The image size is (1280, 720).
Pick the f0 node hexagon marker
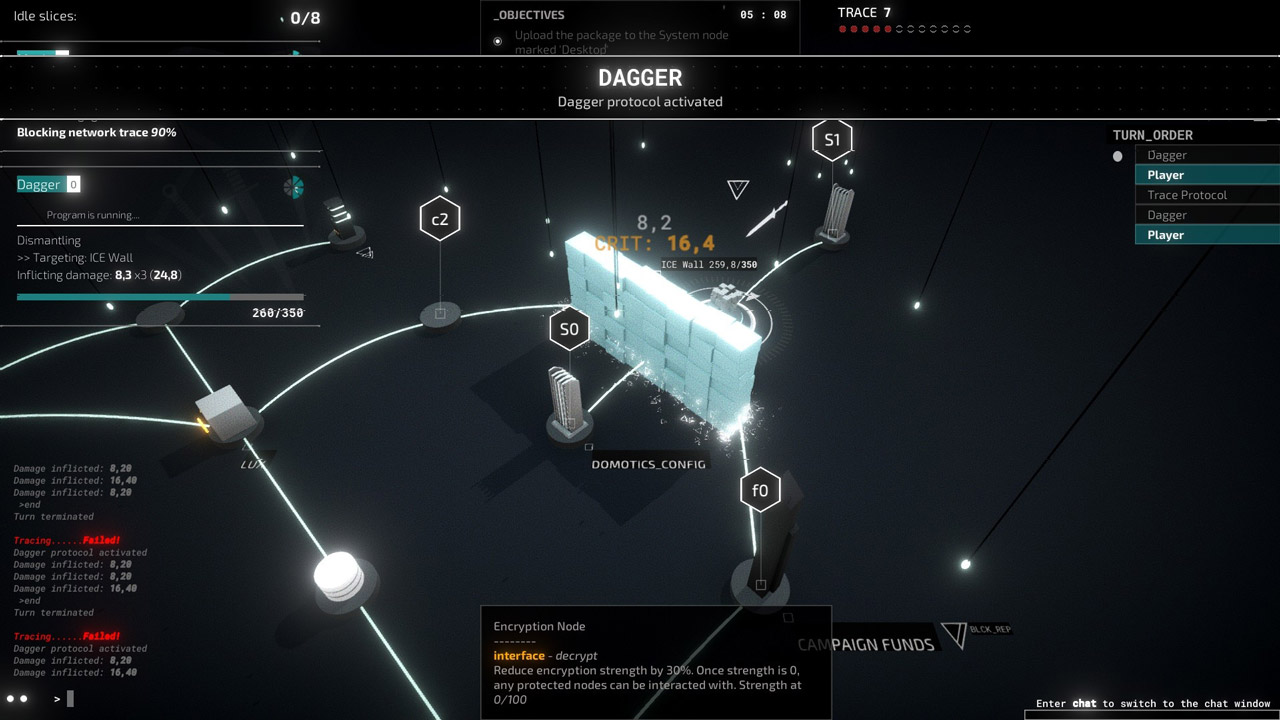point(760,490)
